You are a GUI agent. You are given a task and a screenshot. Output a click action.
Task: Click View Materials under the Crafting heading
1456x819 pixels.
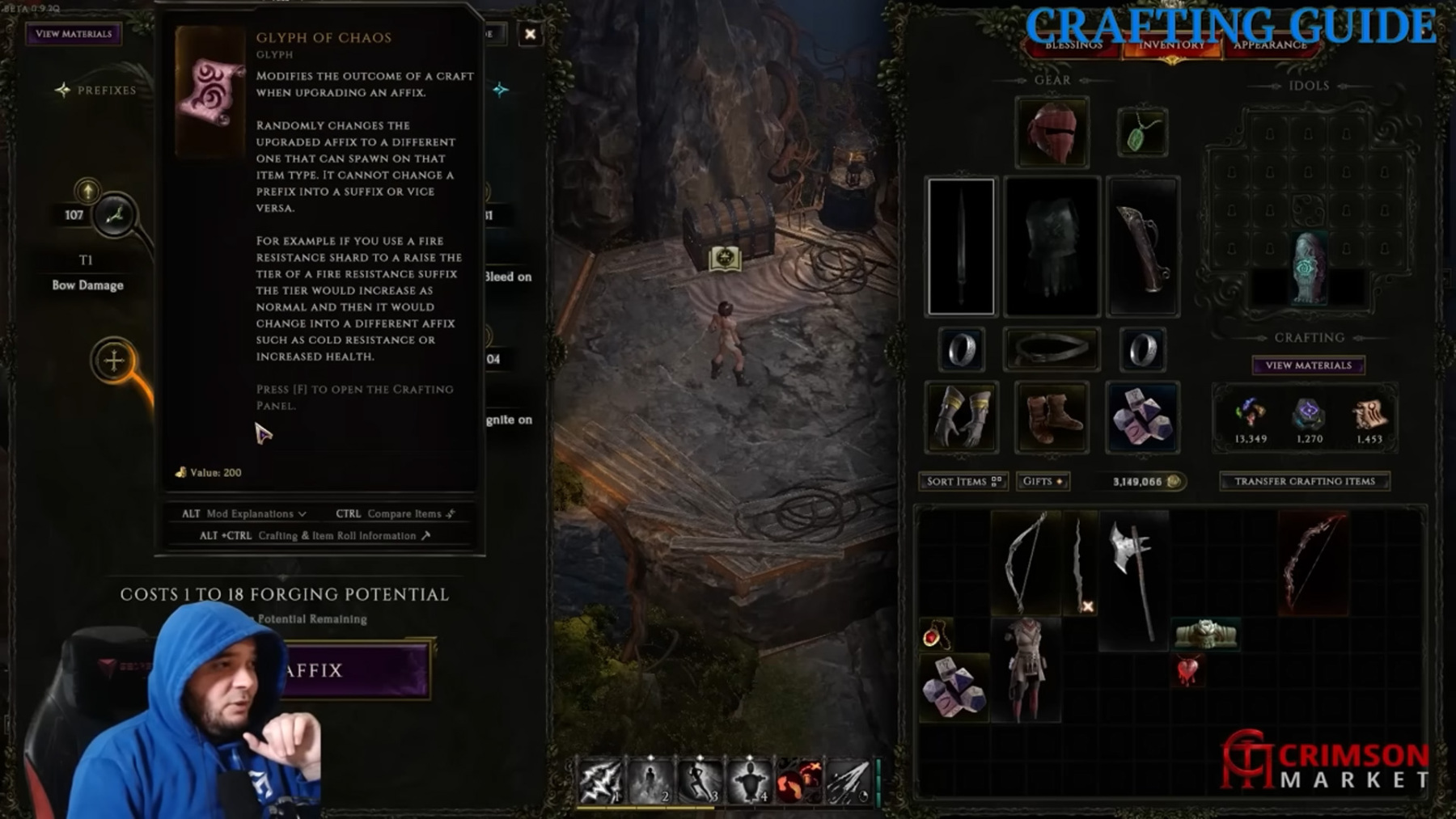(1308, 365)
